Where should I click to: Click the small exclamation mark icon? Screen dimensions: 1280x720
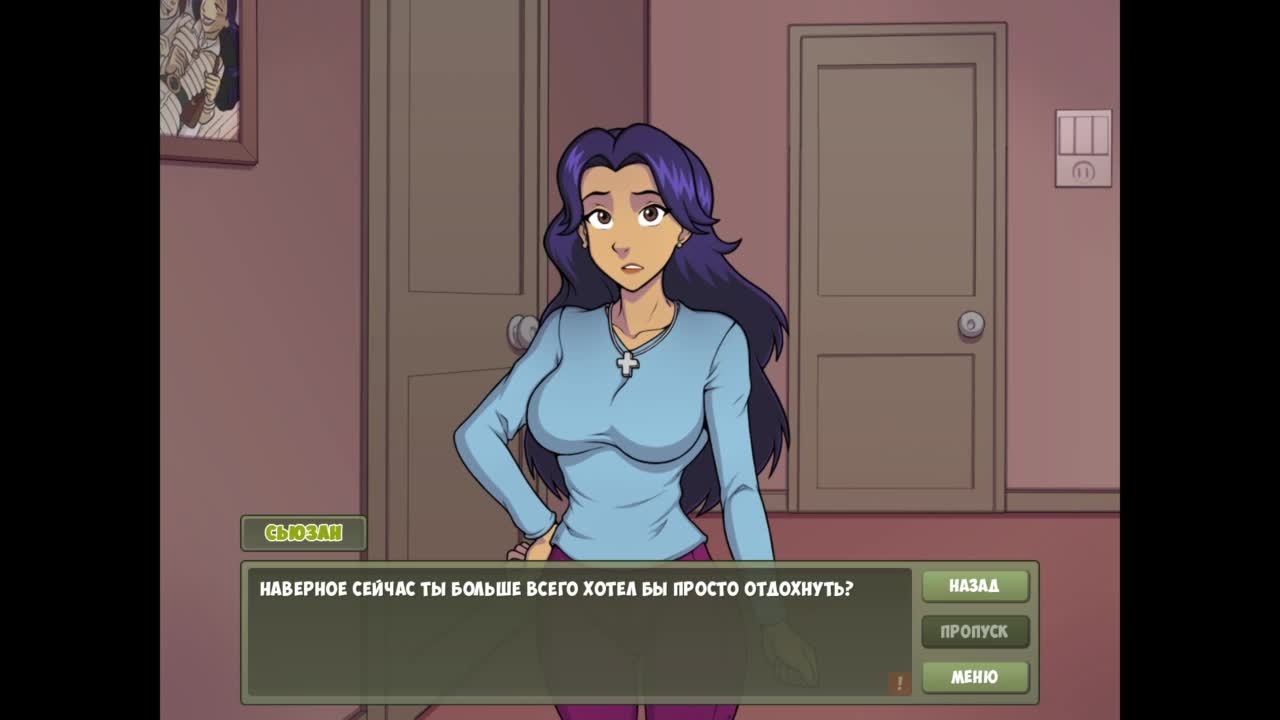(899, 683)
